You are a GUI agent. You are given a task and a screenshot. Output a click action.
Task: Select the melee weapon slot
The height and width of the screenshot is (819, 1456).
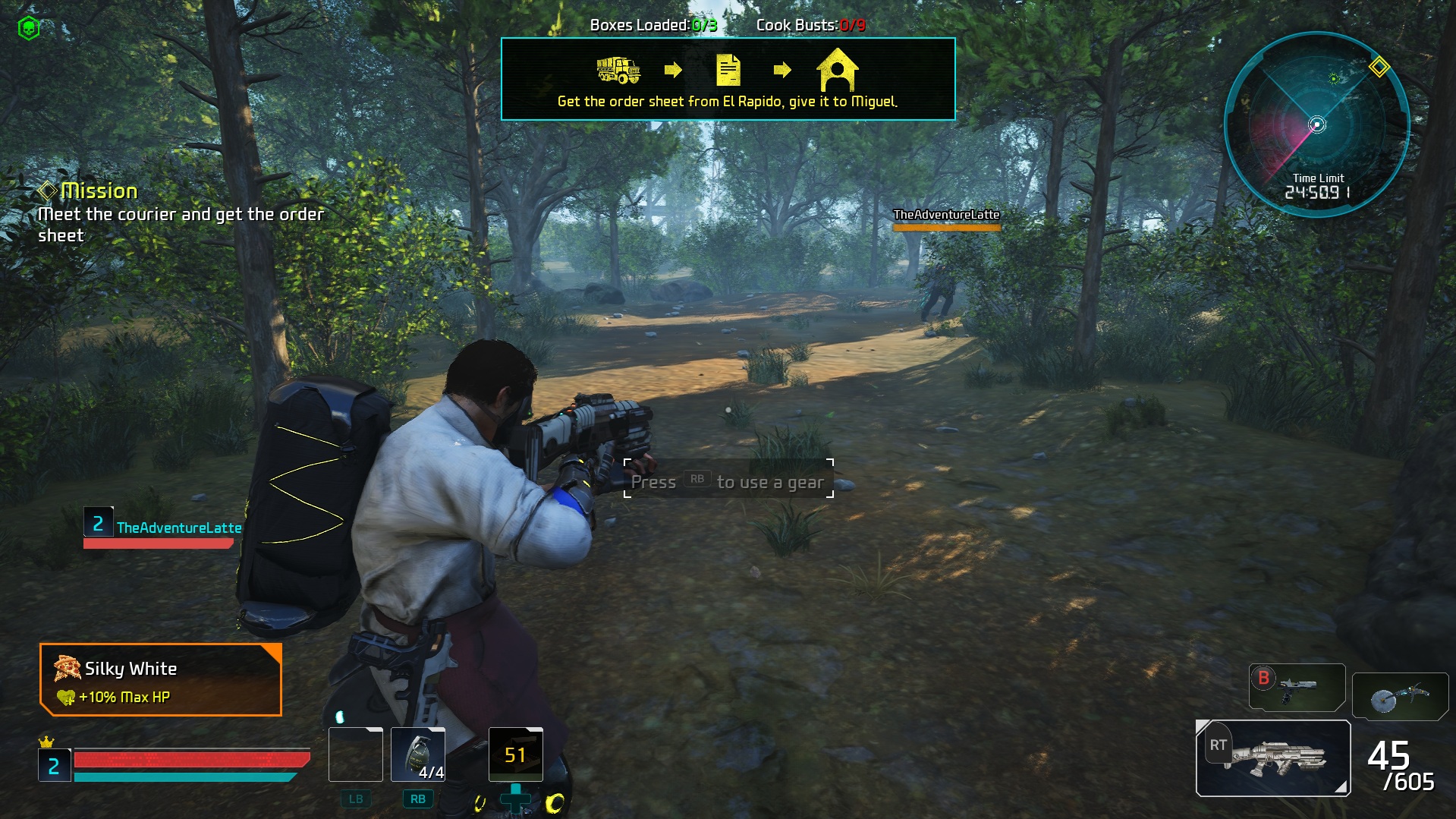tap(1400, 696)
